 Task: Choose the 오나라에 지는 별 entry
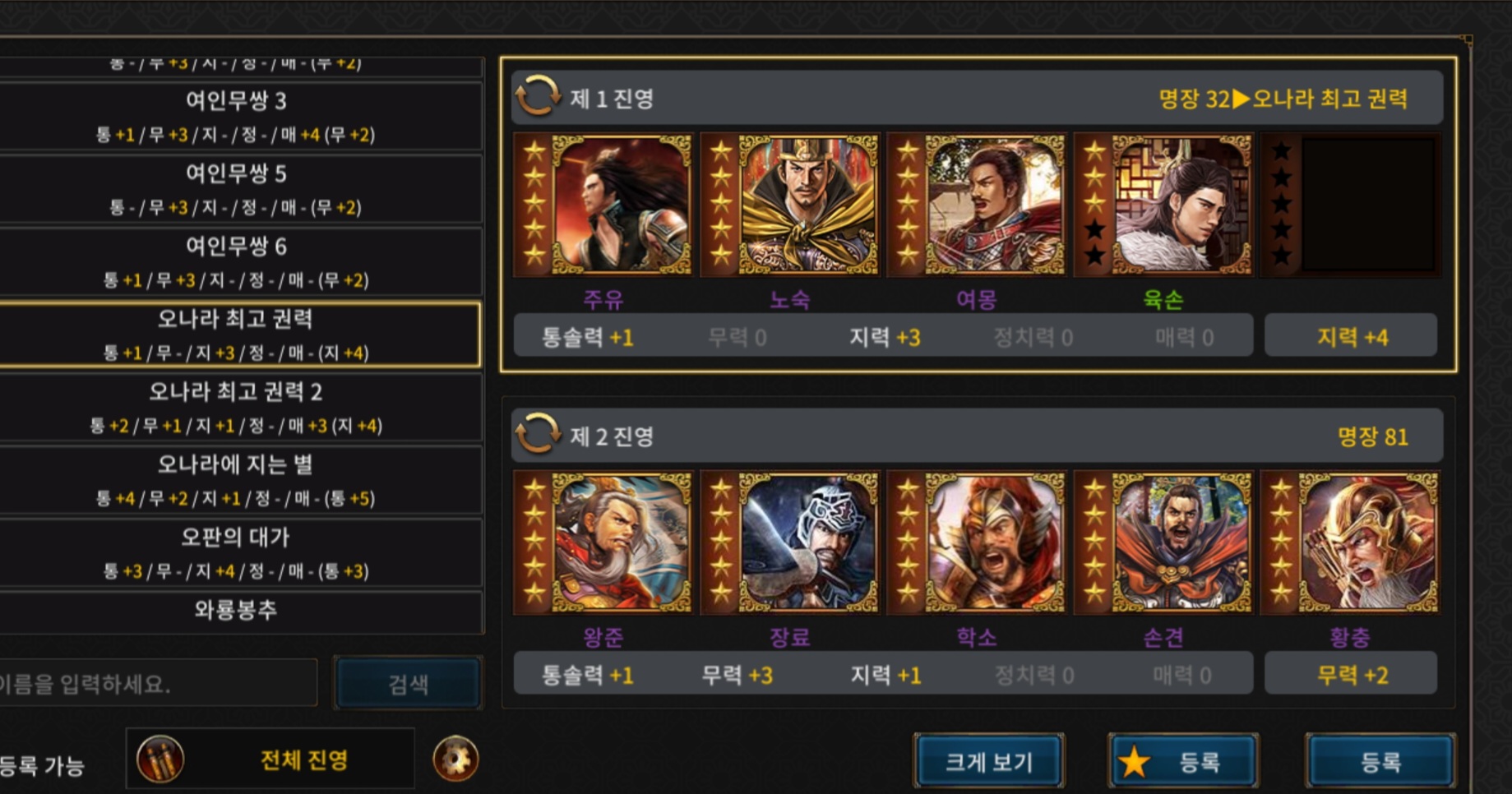(x=237, y=479)
